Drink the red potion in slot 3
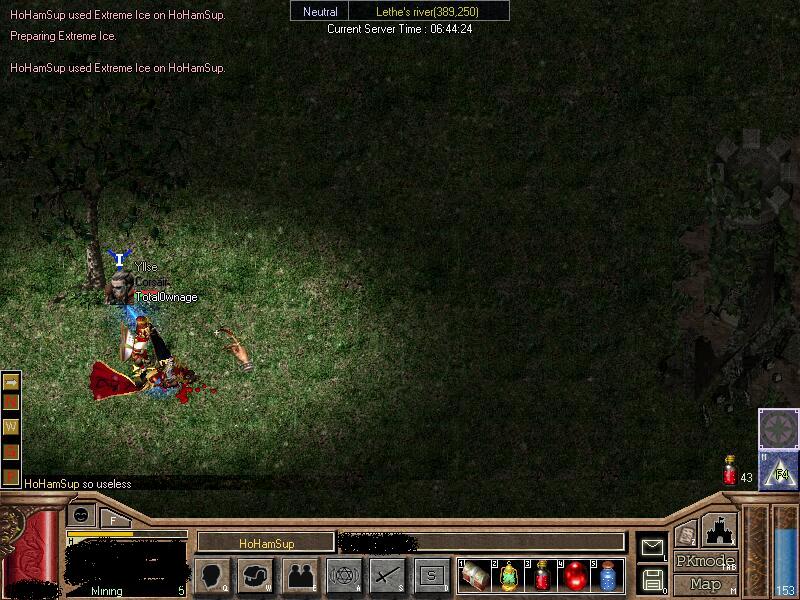 [541, 576]
